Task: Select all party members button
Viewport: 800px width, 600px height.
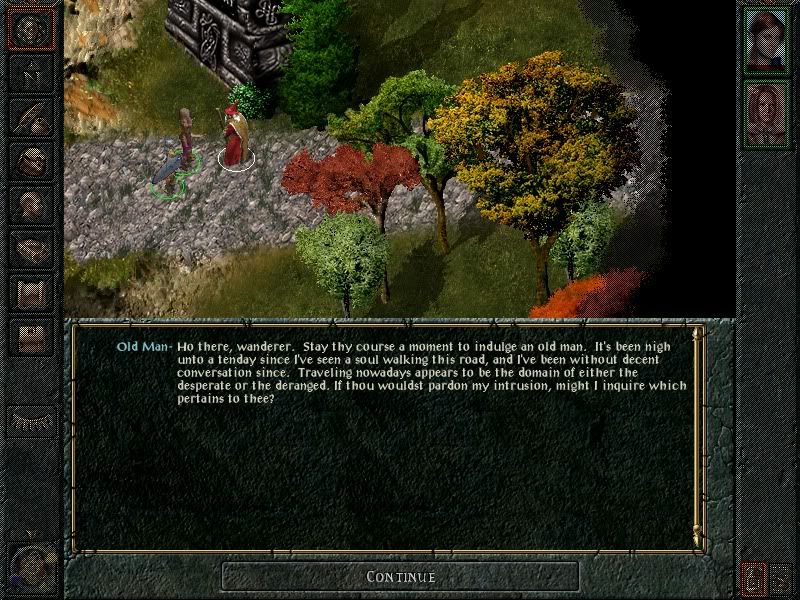Action: 755,578
